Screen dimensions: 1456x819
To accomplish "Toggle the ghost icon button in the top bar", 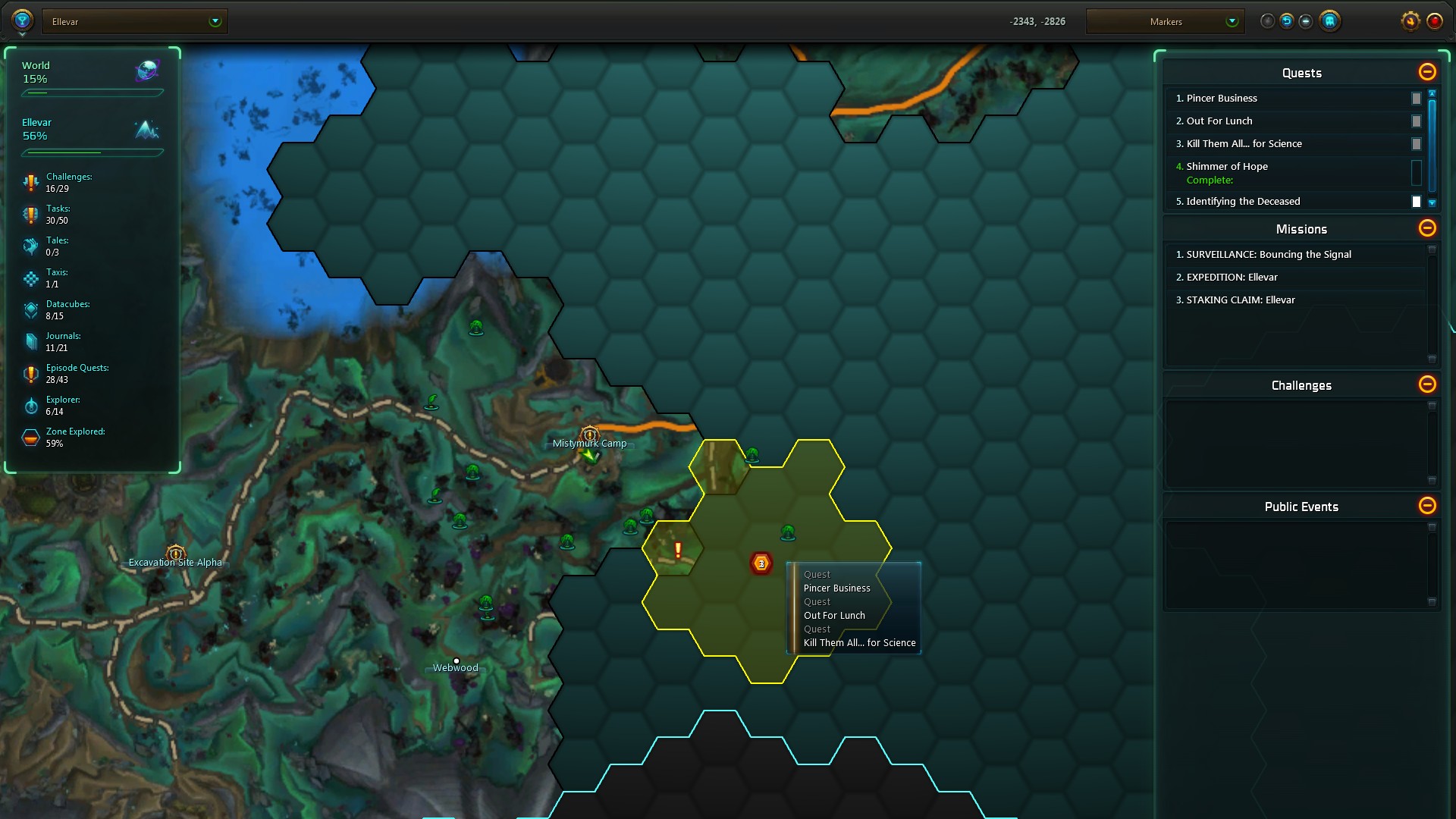I will pos(1329,21).
